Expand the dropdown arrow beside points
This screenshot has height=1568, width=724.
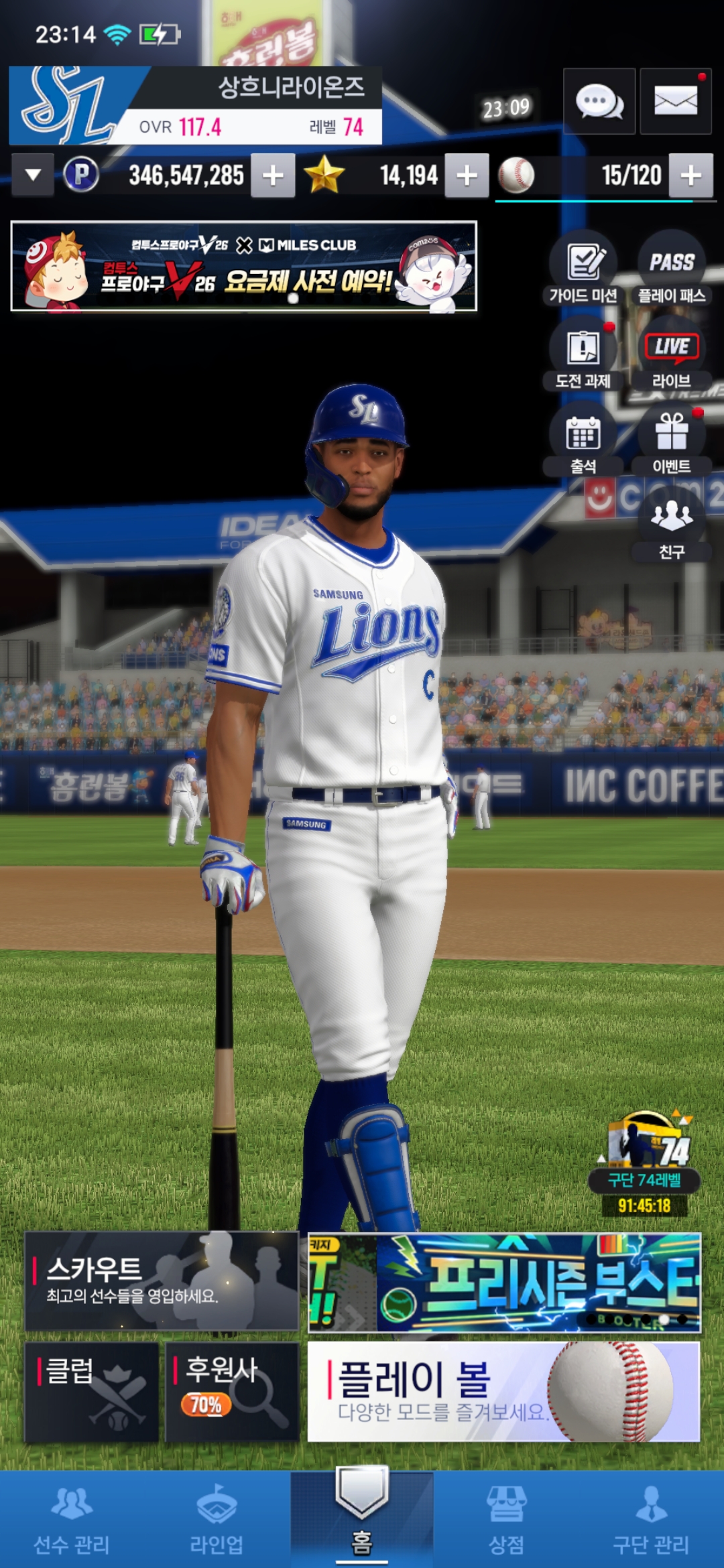[32, 176]
